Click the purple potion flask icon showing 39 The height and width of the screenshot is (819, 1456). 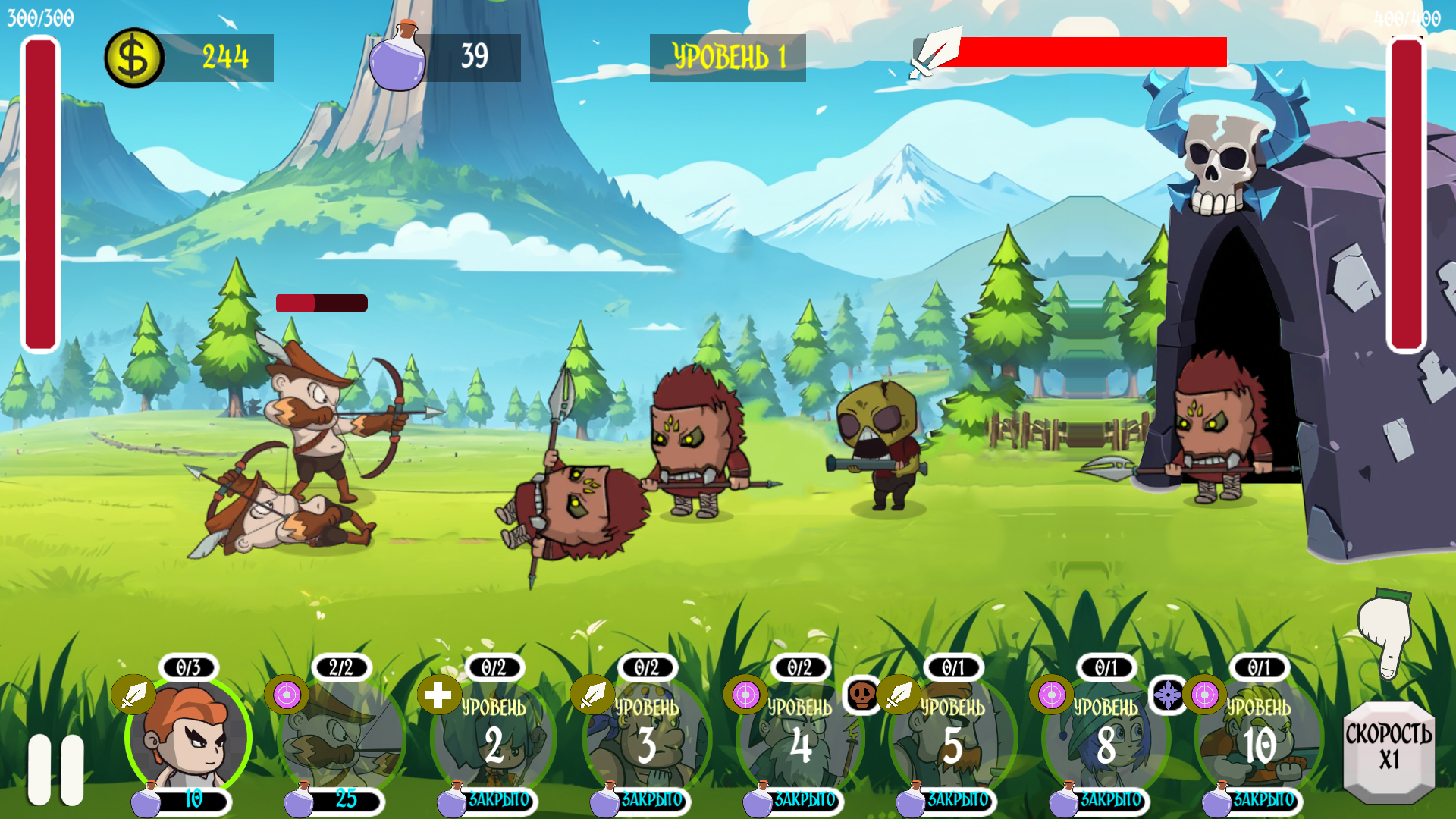(x=397, y=57)
